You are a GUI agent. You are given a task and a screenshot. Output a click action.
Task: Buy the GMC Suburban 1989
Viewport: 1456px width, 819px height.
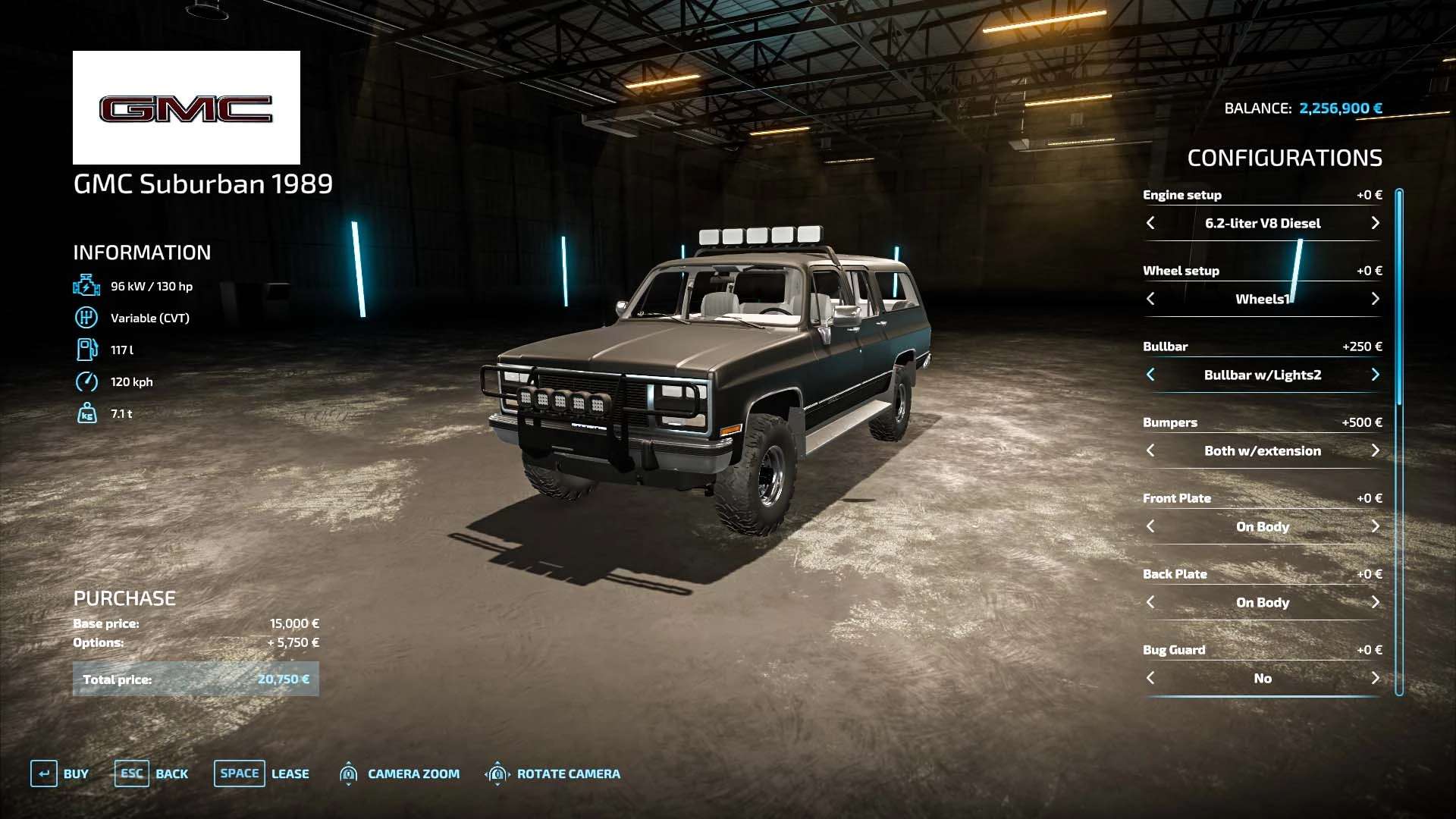[x=60, y=773]
